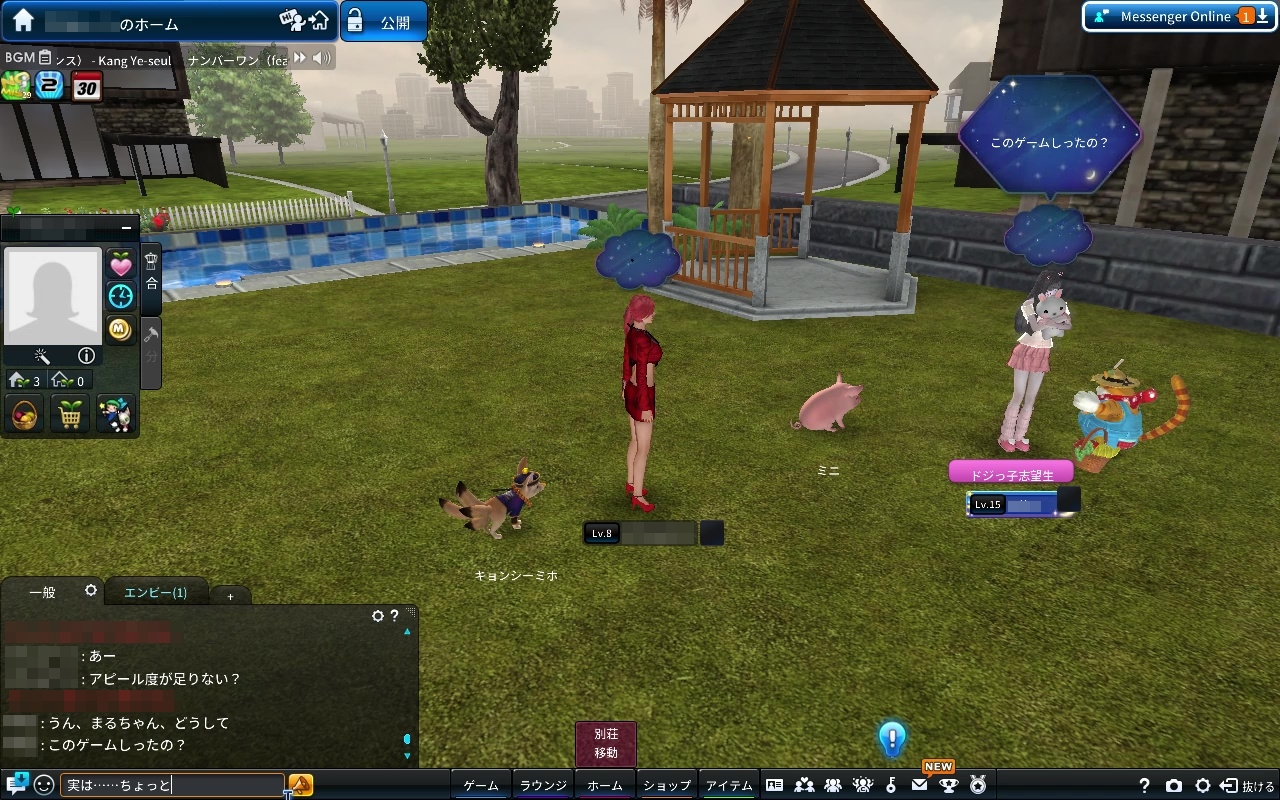Click the gold M coin icon
Viewport: 1280px width, 800px height.
coord(121,328)
